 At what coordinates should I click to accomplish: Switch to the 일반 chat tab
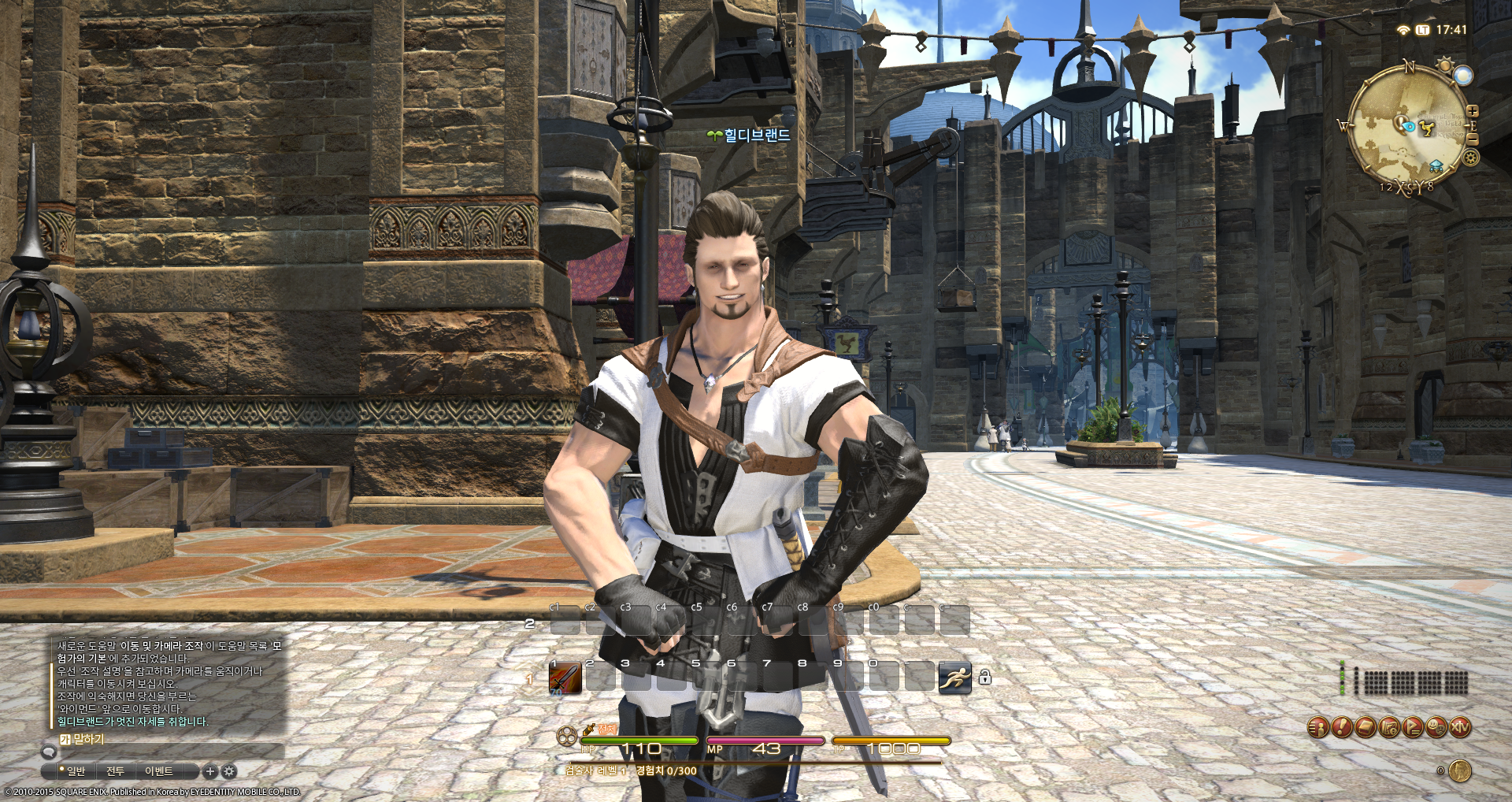75,771
